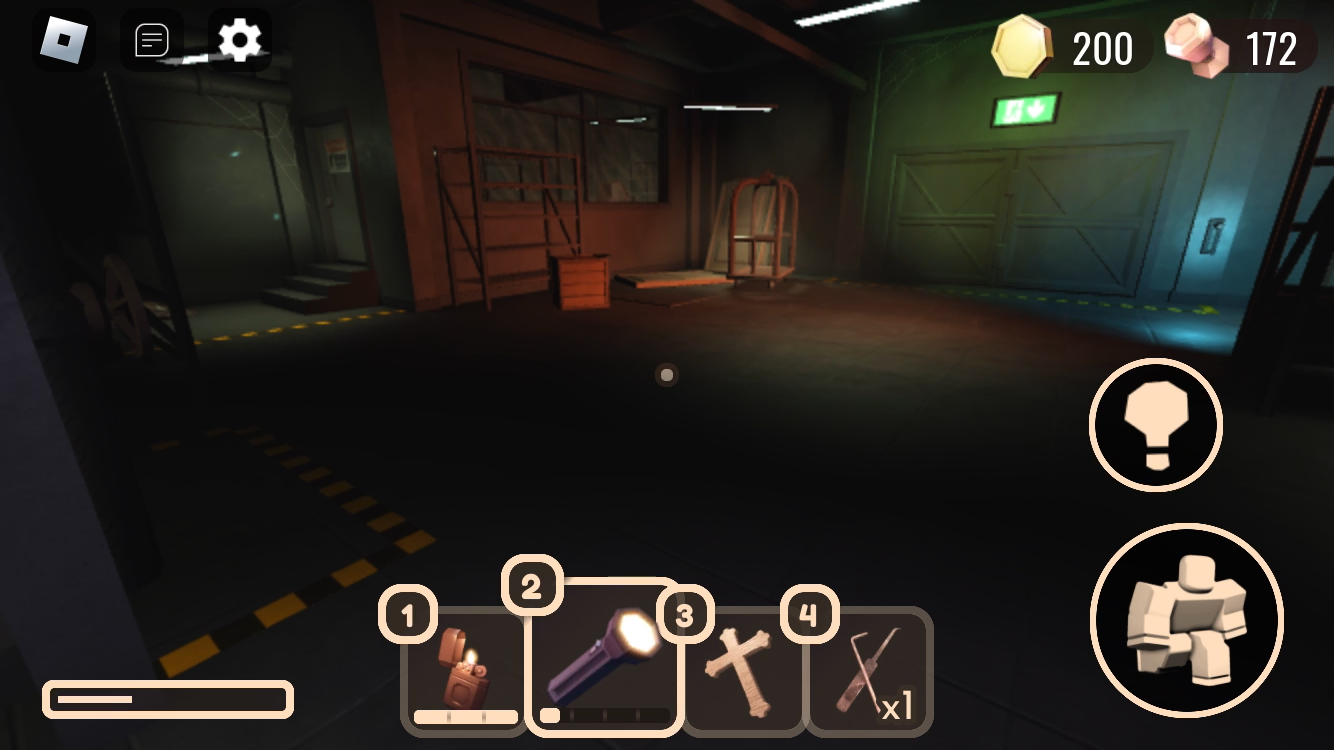Click the battery meter under the flashlight

click(x=603, y=716)
